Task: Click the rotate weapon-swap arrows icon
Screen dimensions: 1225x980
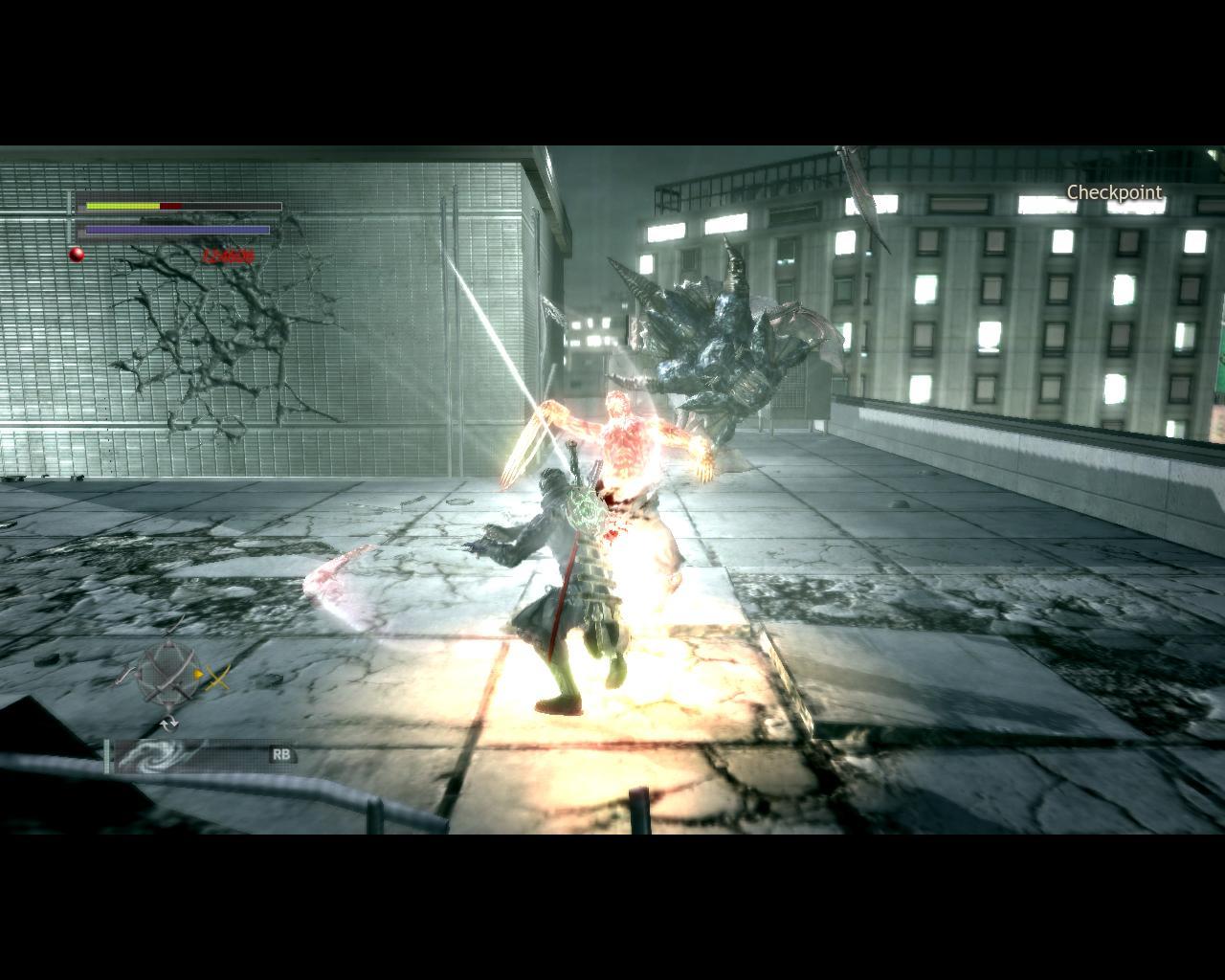Action: tap(169, 723)
